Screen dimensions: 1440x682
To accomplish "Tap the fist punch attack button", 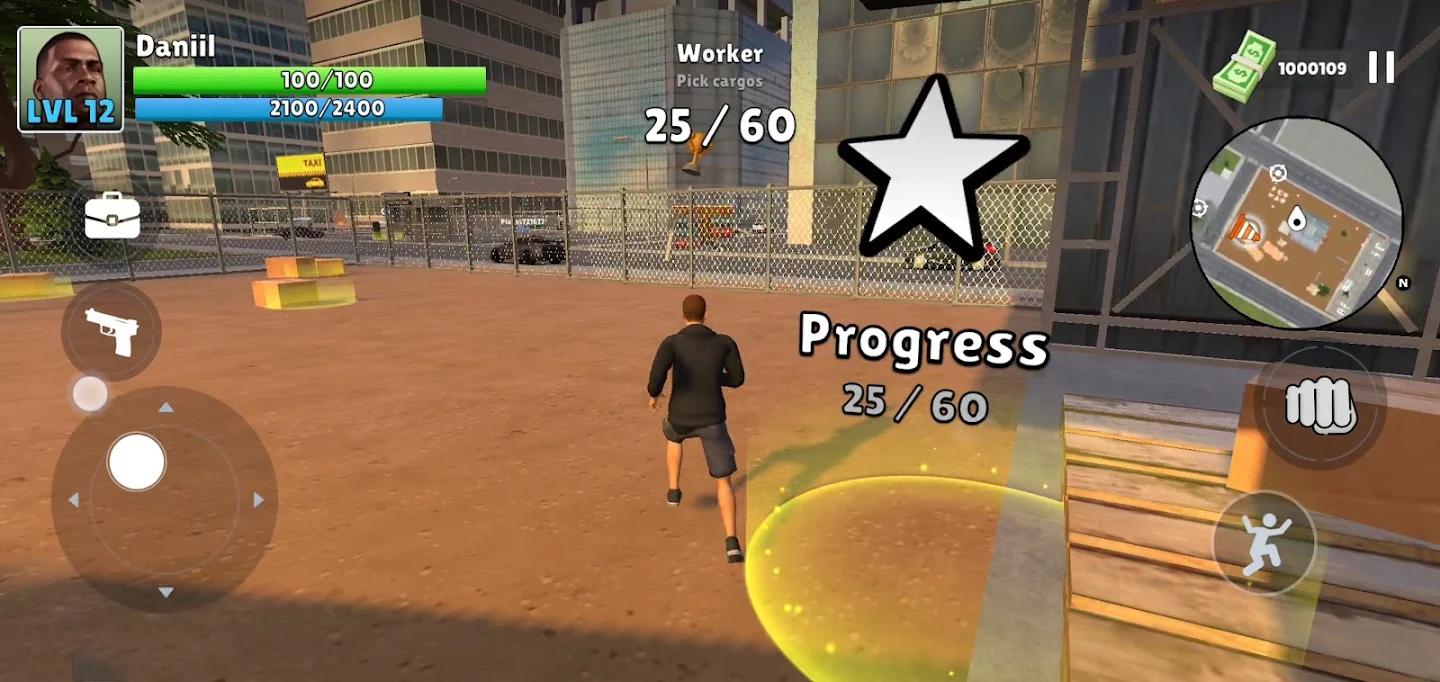I will tap(1319, 406).
